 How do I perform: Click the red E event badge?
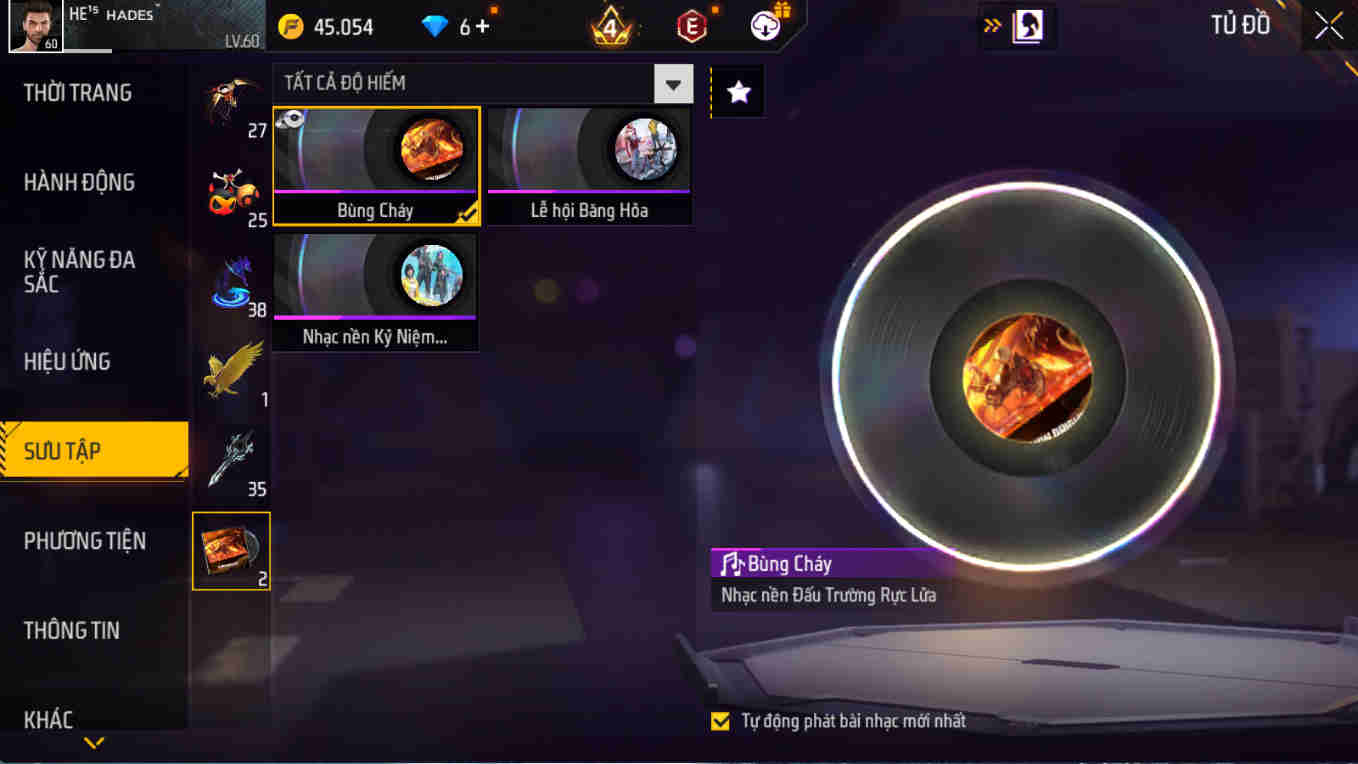click(x=690, y=26)
